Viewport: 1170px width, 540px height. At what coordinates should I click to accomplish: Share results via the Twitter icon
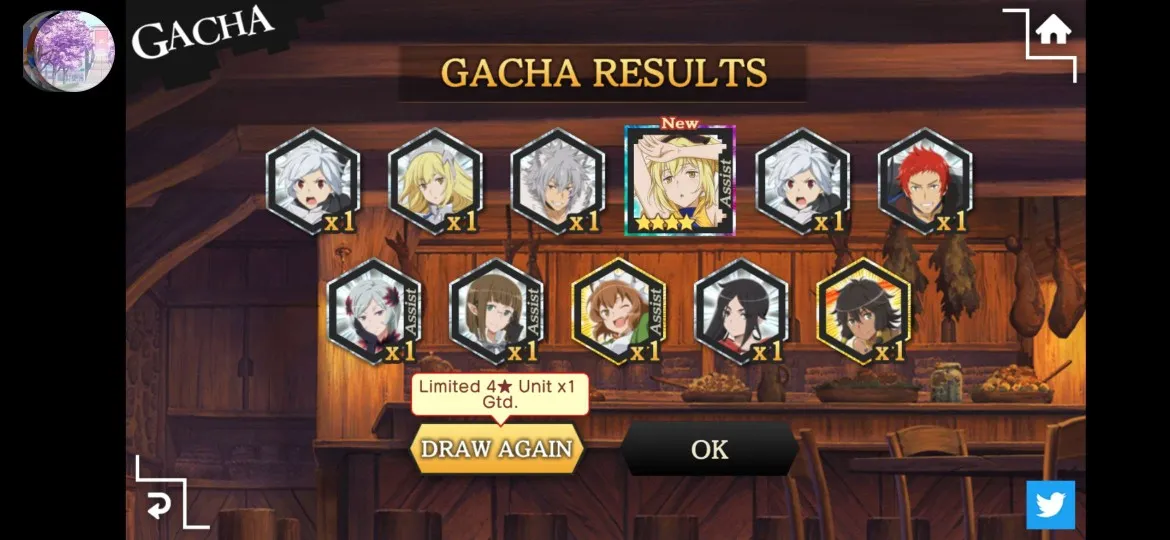[1050, 505]
